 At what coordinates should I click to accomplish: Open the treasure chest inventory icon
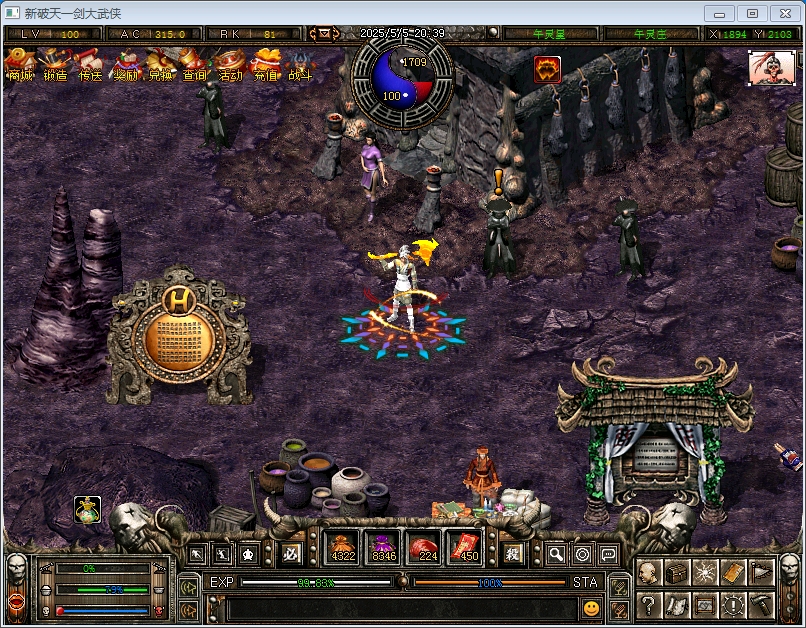pos(677,573)
